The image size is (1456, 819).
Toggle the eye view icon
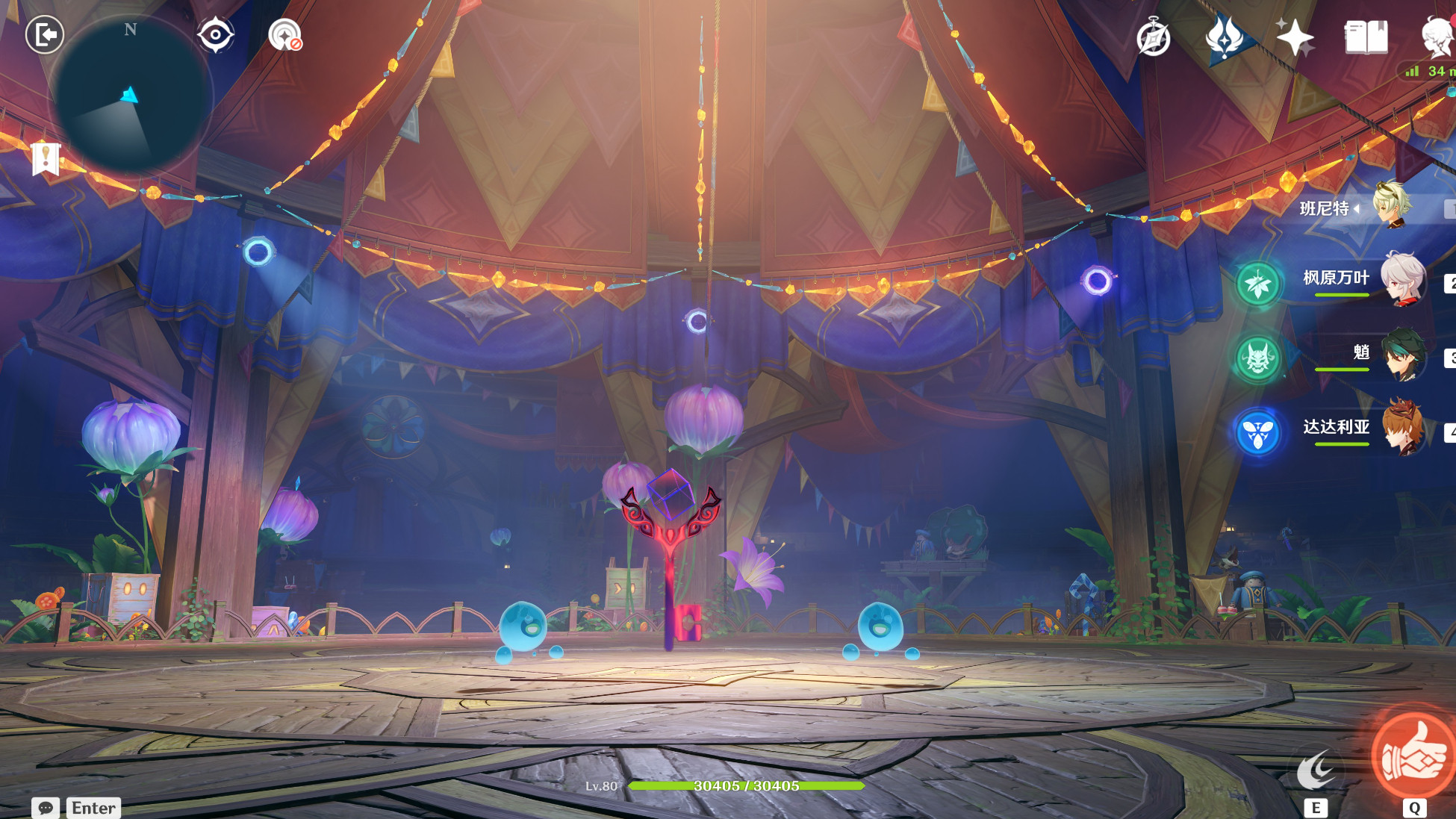pos(215,34)
